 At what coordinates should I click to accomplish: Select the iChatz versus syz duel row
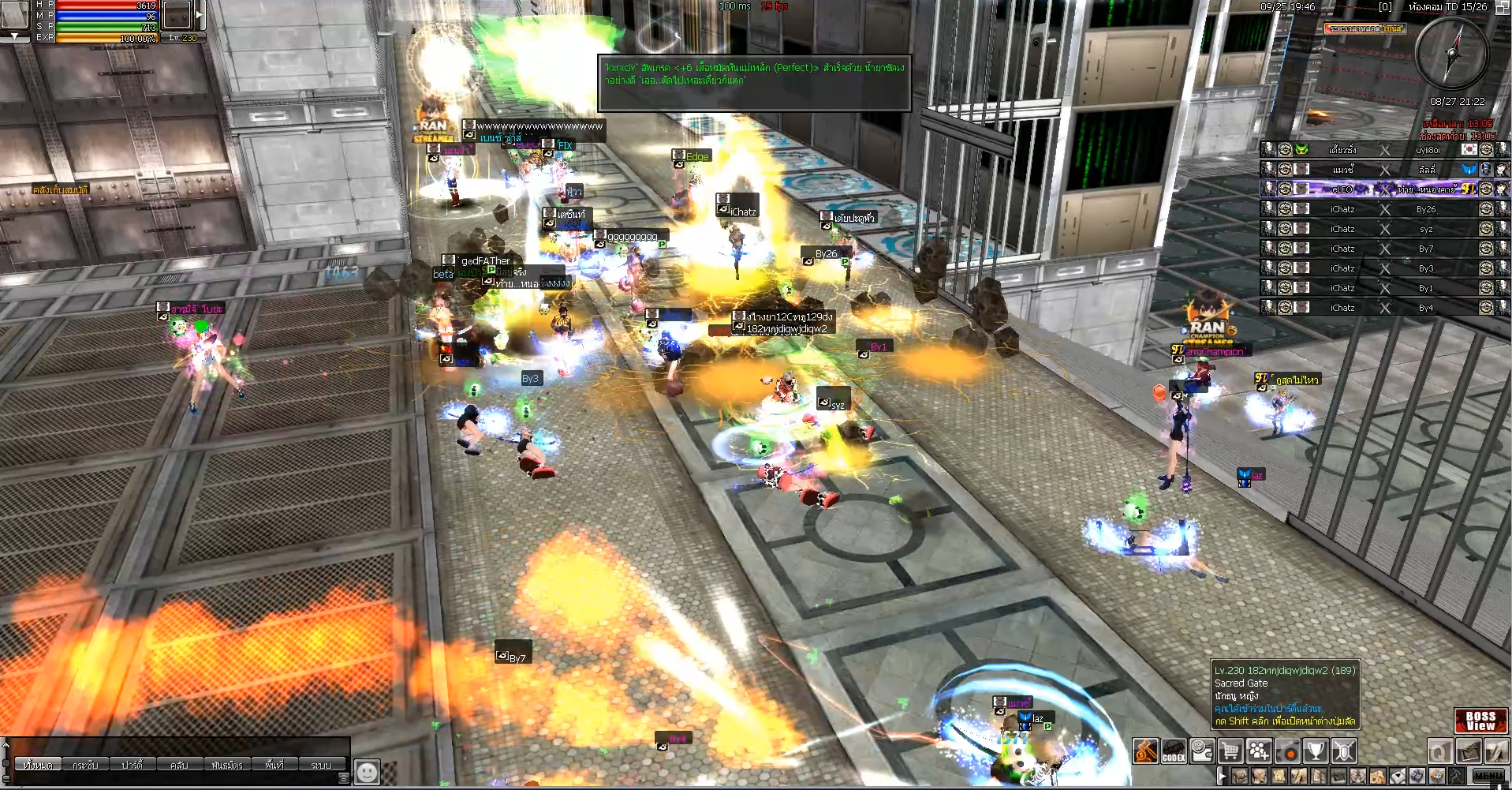point(1384,229)
